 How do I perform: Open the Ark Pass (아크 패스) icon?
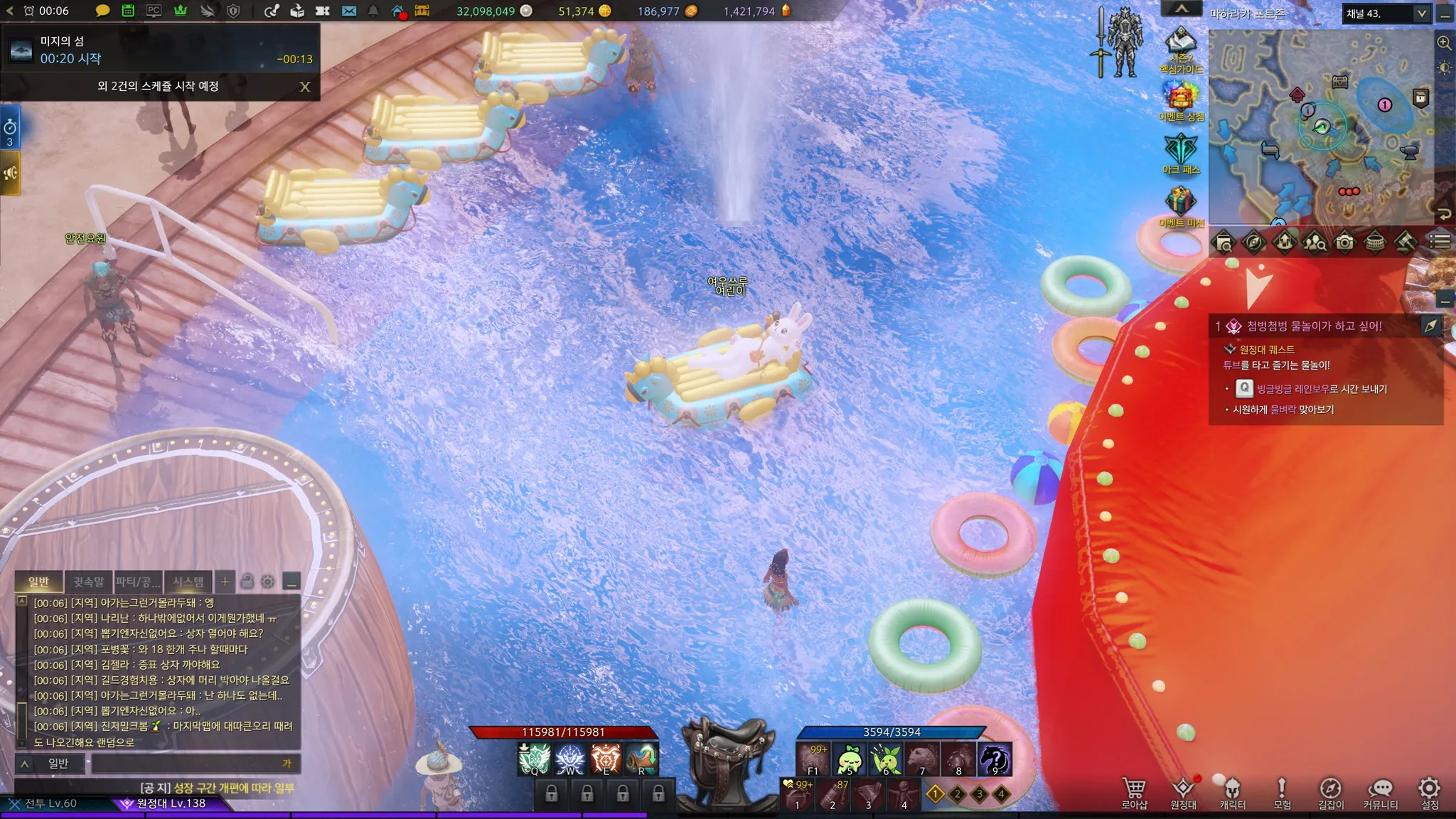(x=1181, y=150)
